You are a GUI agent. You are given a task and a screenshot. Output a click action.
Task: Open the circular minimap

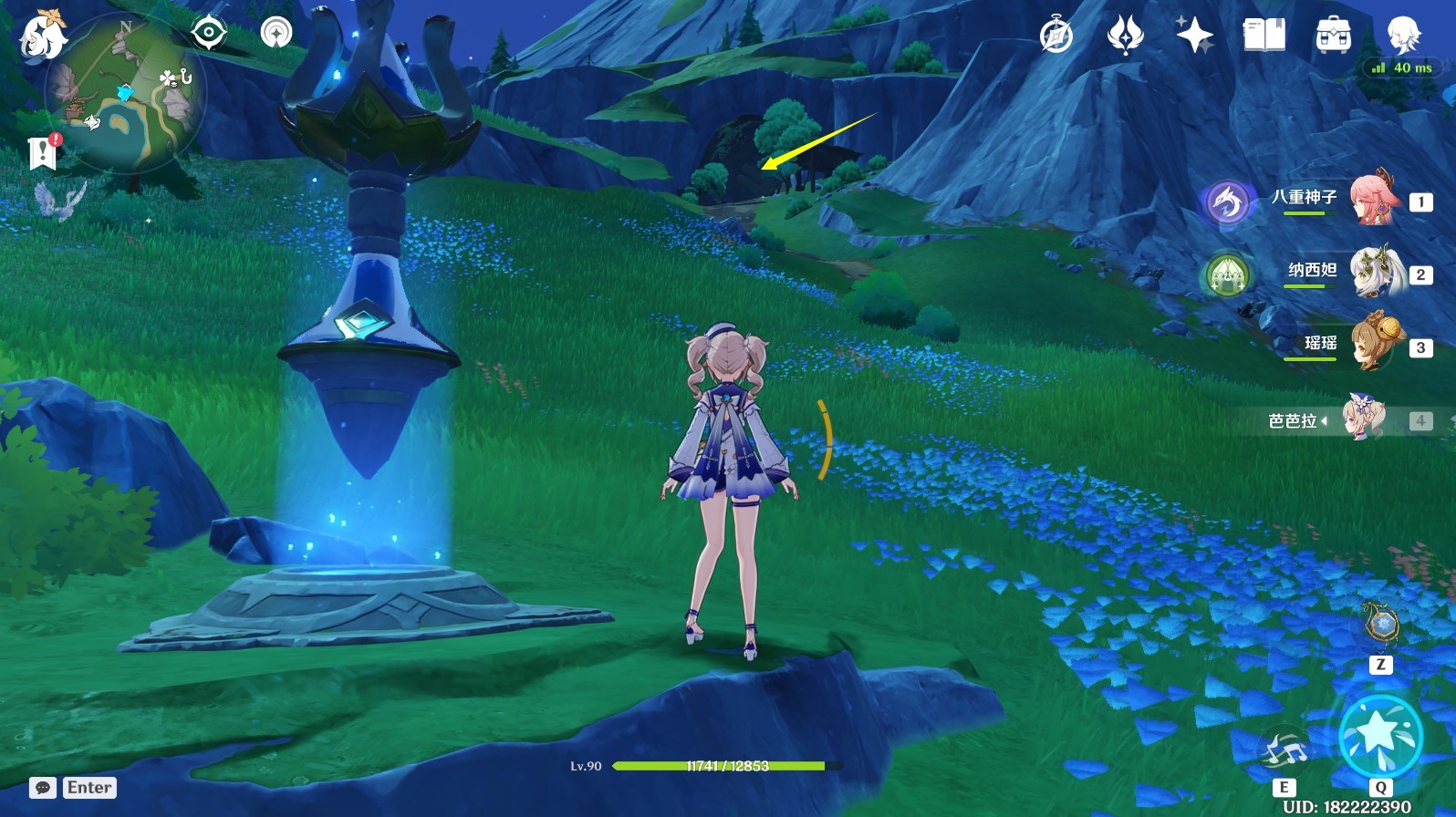coord(125,93)
